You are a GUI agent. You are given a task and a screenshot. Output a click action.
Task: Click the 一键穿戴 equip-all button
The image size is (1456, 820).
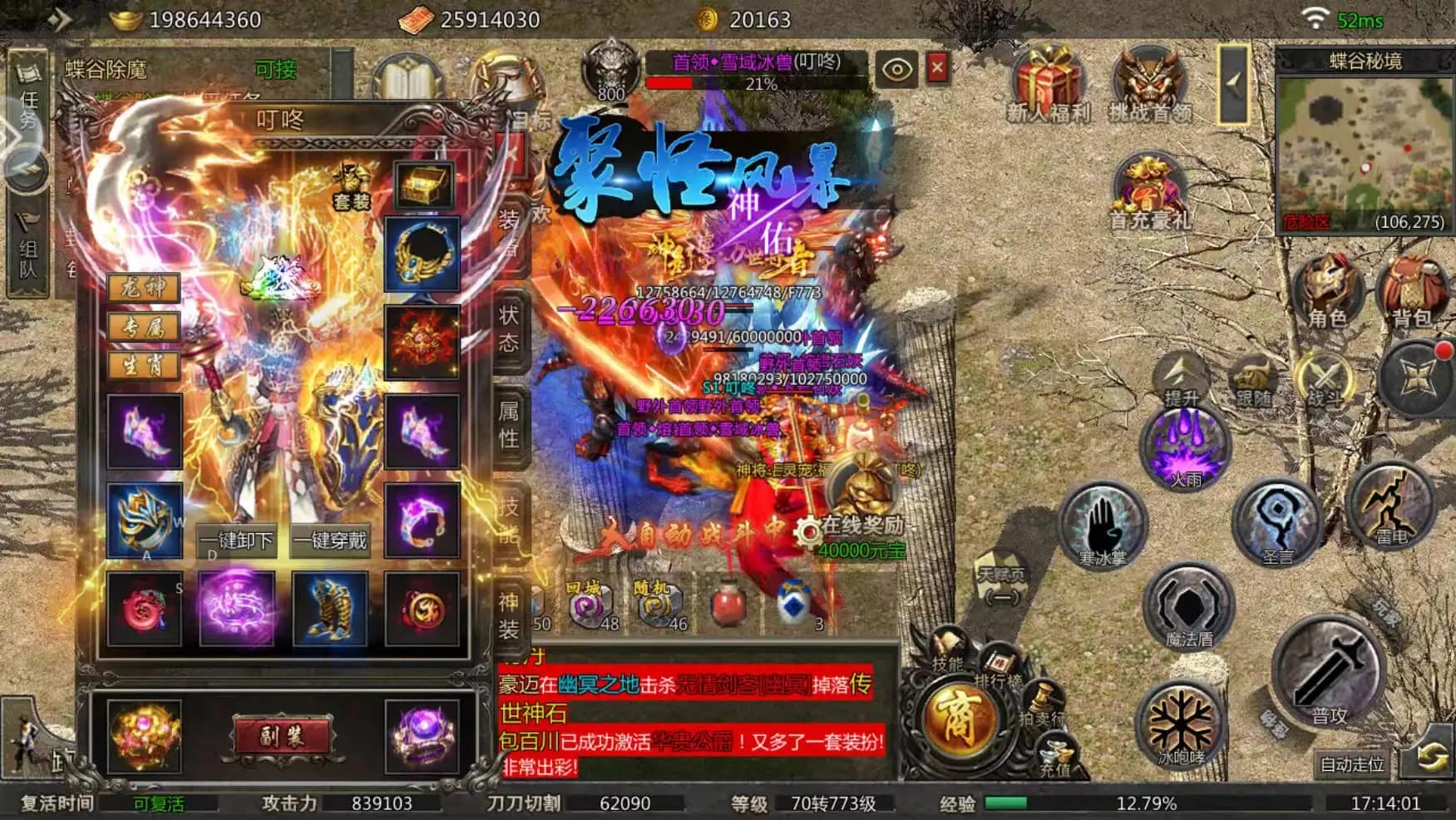(331, 541)
